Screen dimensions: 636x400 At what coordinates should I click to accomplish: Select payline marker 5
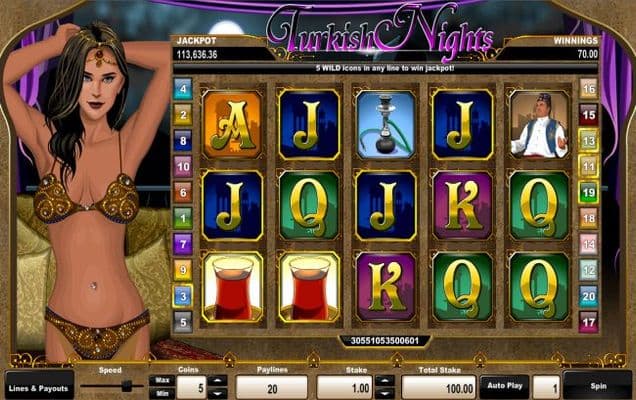point(183,321)
